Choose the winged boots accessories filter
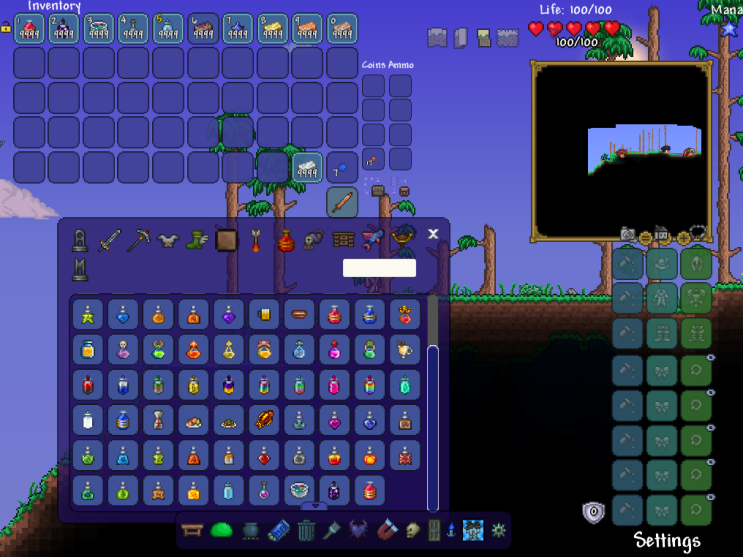Viewport: 743px width, 557px height. [x=197, y=240]
